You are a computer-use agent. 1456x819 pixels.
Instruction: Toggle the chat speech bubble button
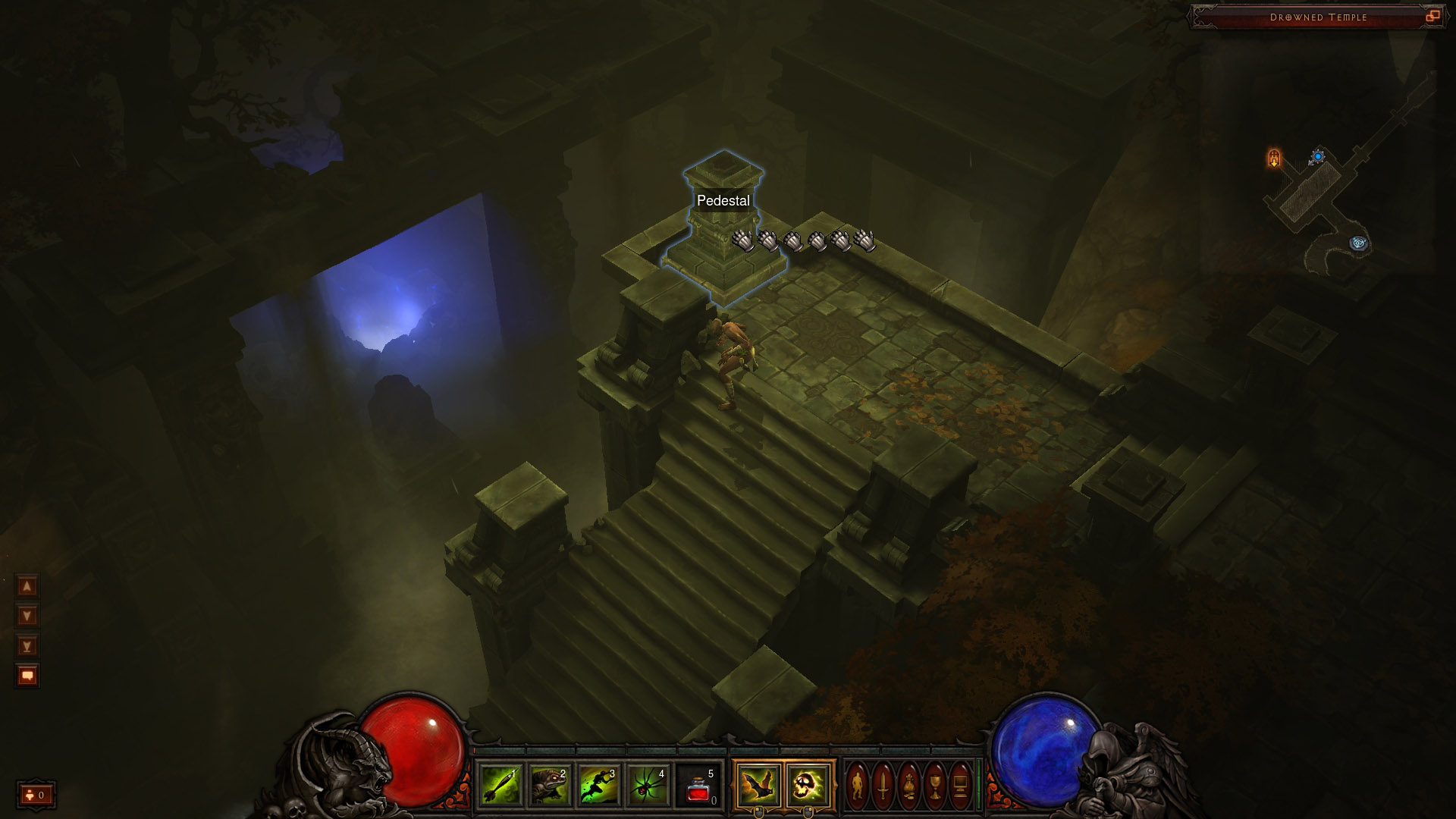pyautogui.click(x=27, y=676)
